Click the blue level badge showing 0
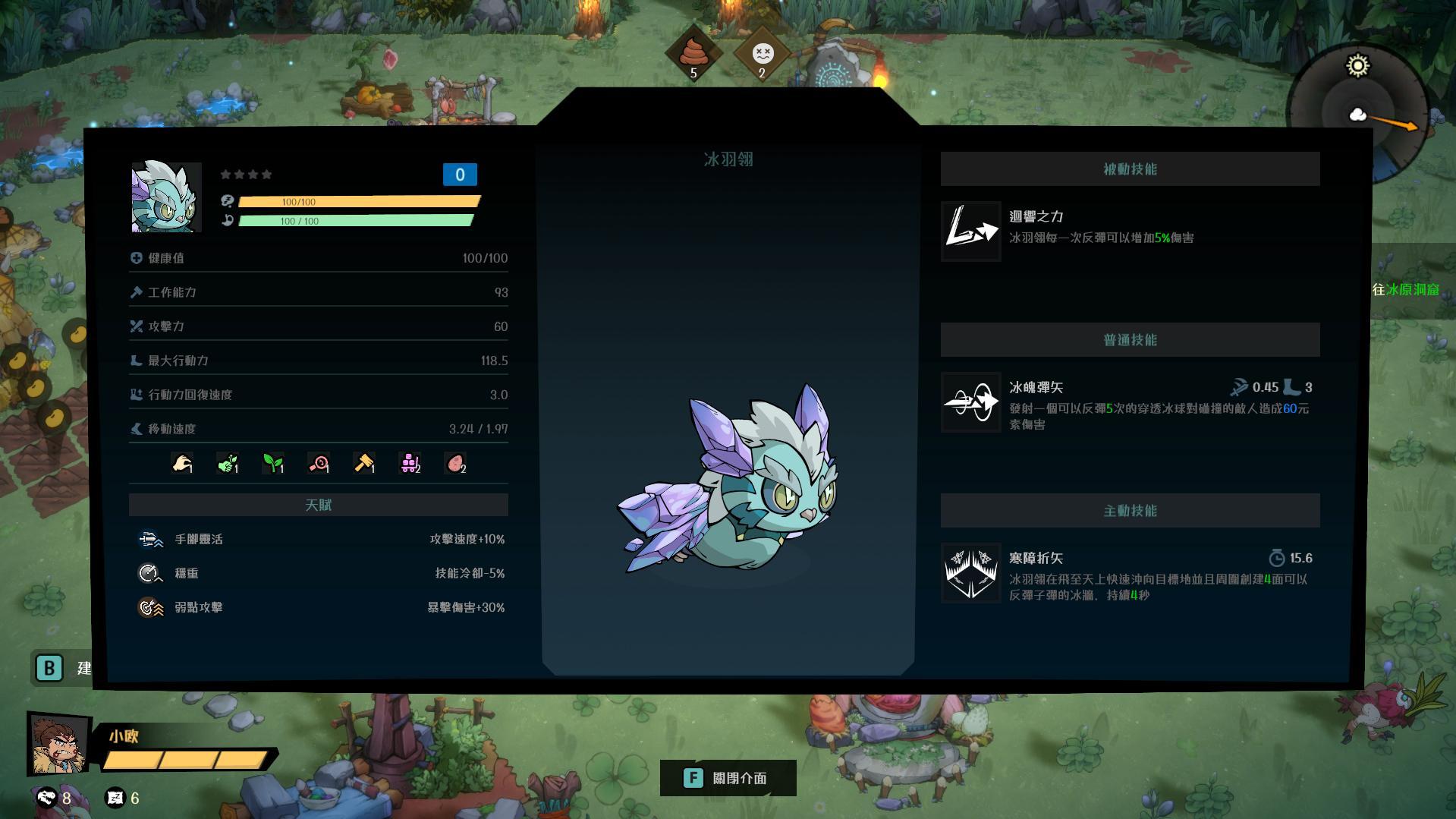 click(x=460, y=175)
